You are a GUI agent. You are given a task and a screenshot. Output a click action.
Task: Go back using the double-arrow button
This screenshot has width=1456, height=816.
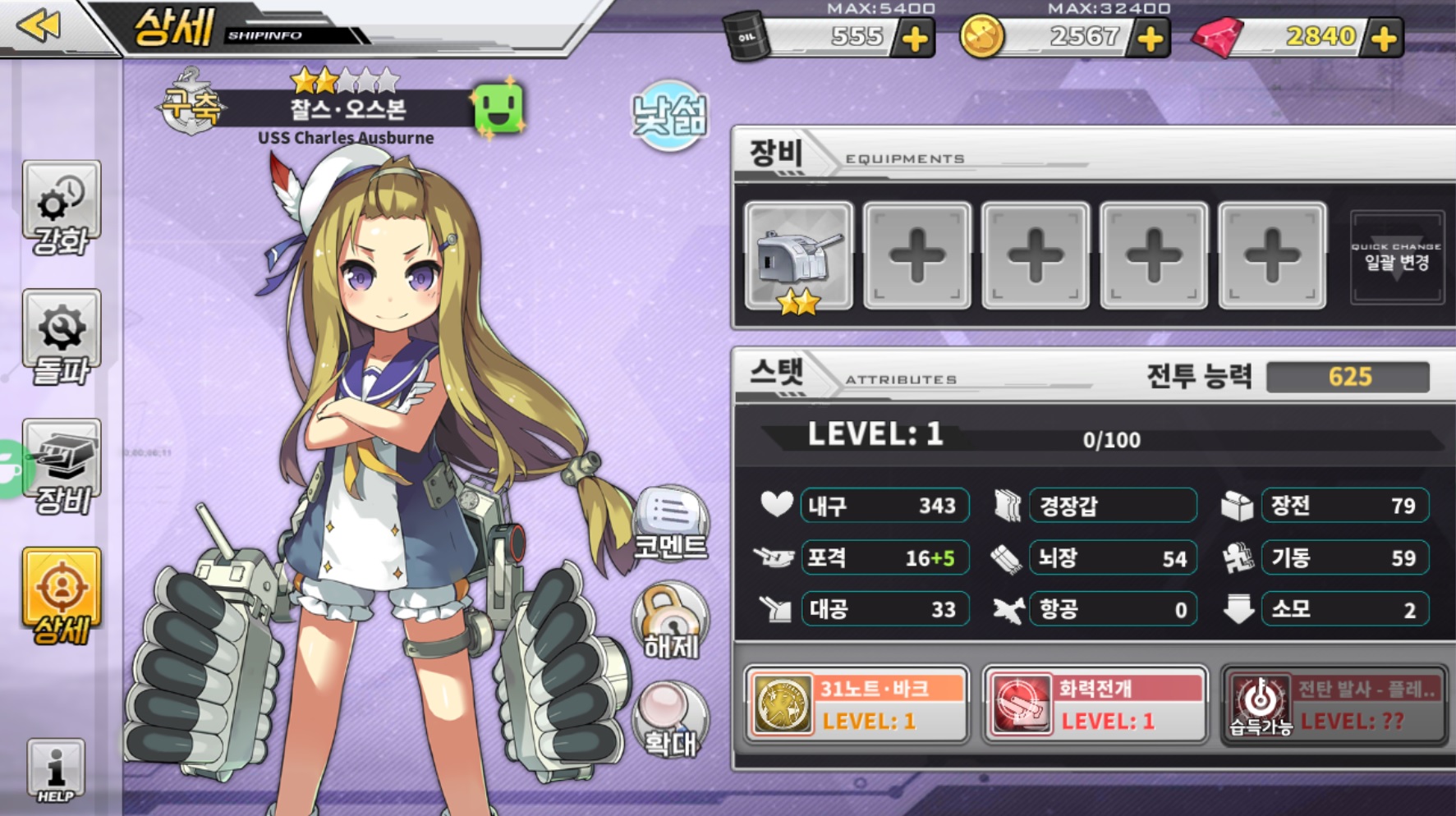click(39, 25)
